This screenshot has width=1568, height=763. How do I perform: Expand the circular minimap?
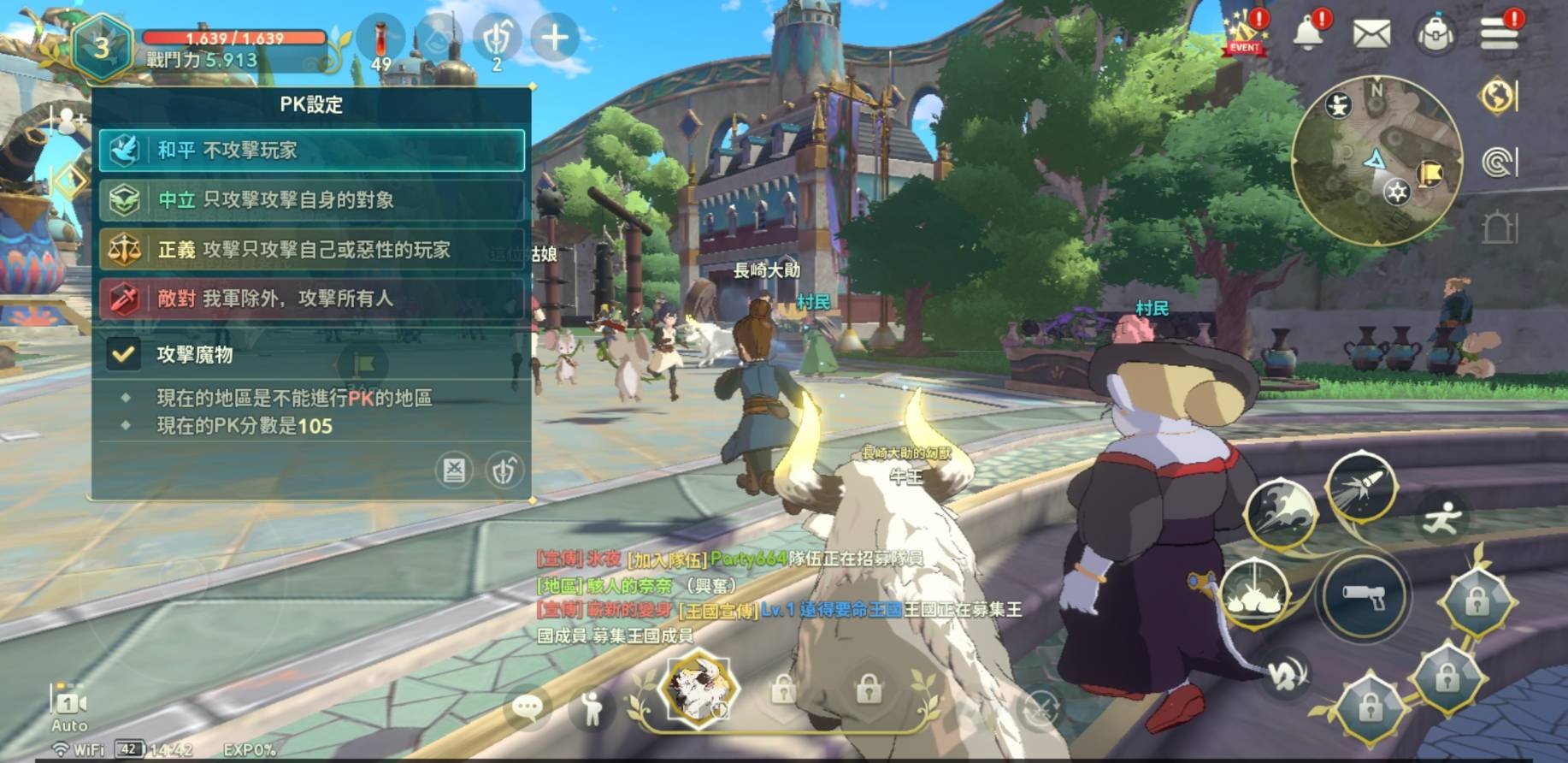[x=1376, y=159]
